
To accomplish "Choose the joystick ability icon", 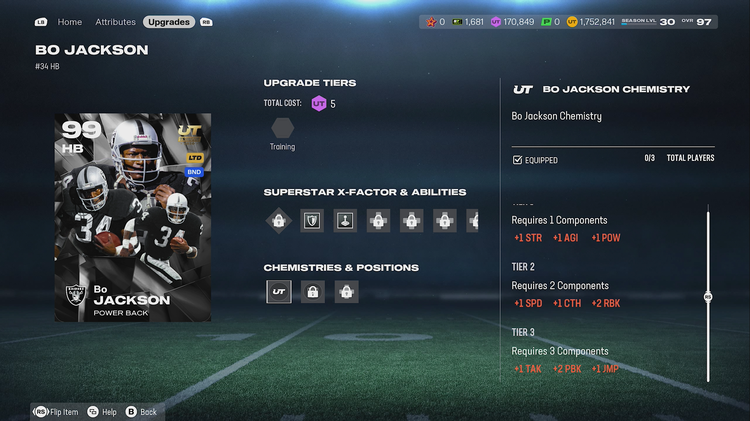I will click(x=345, y=220).
